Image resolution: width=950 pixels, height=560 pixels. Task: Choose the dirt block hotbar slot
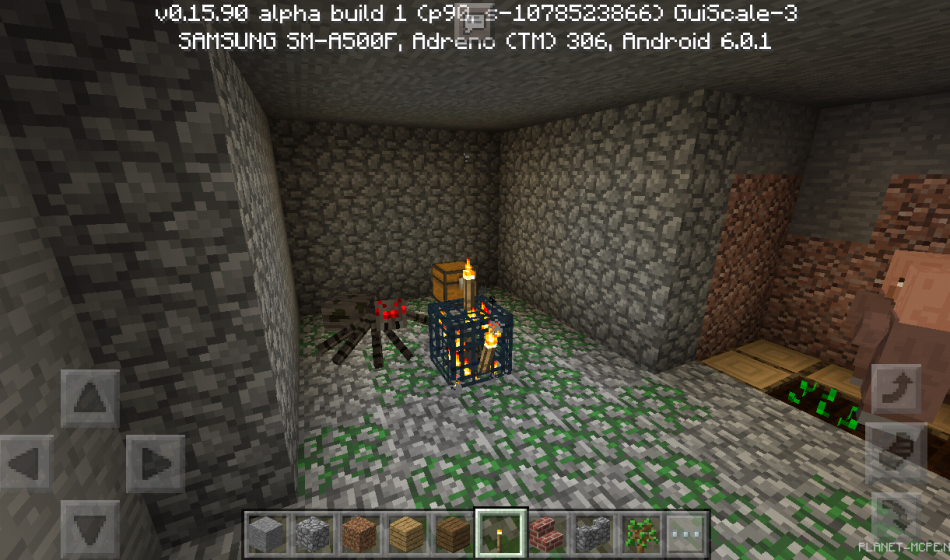359,532
